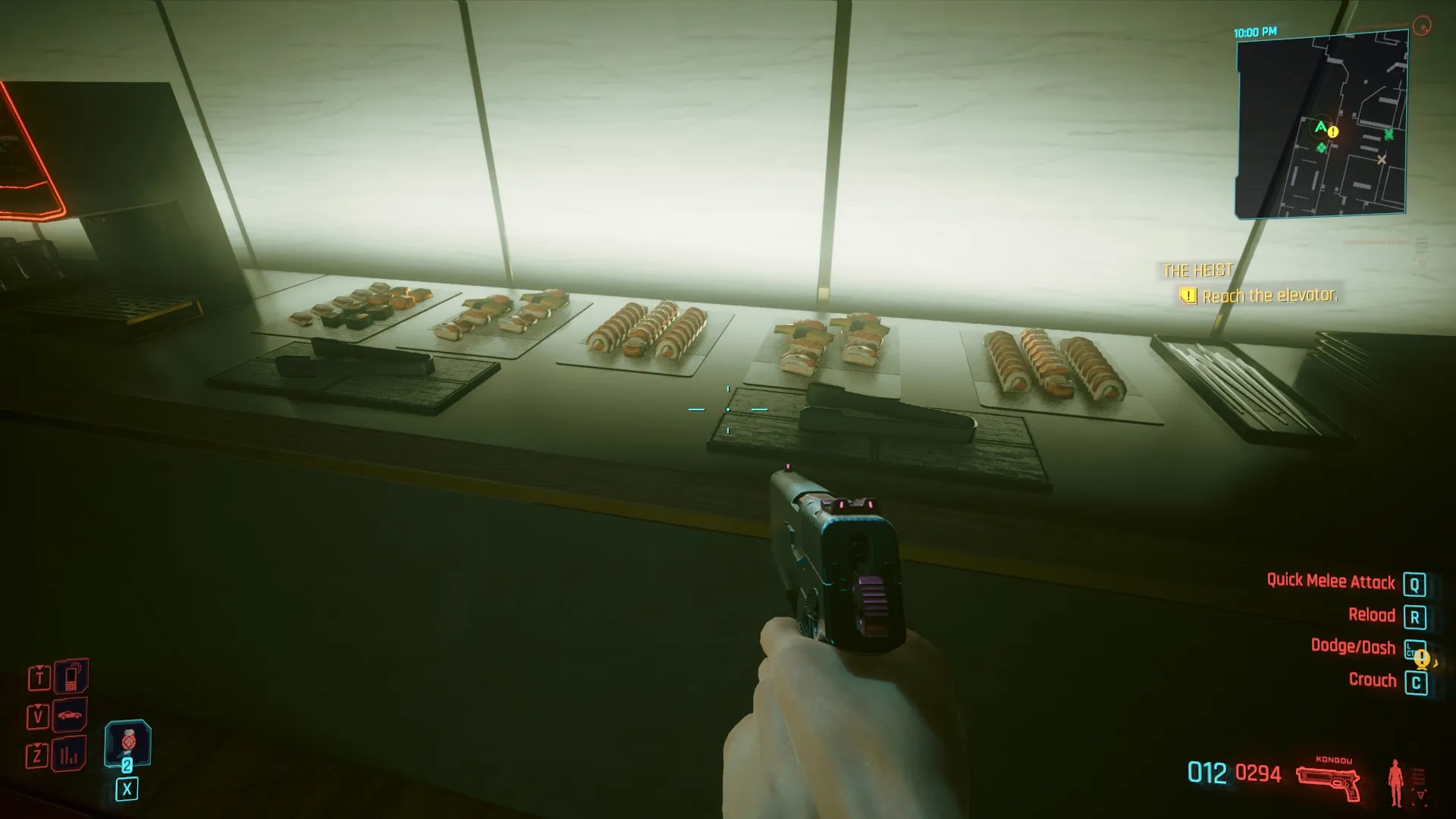Screen dimensions: 1456x819
Task: Open the radio bars icon
Action: (x=70, y=755)
